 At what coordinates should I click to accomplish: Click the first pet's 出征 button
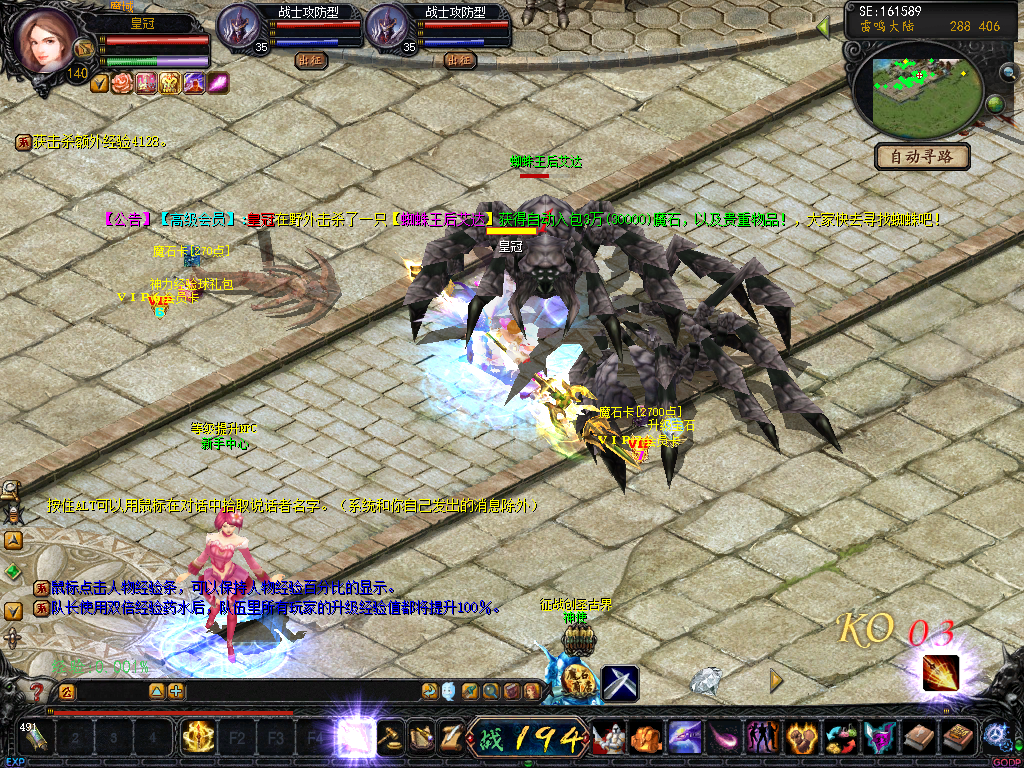click(310, 60)
